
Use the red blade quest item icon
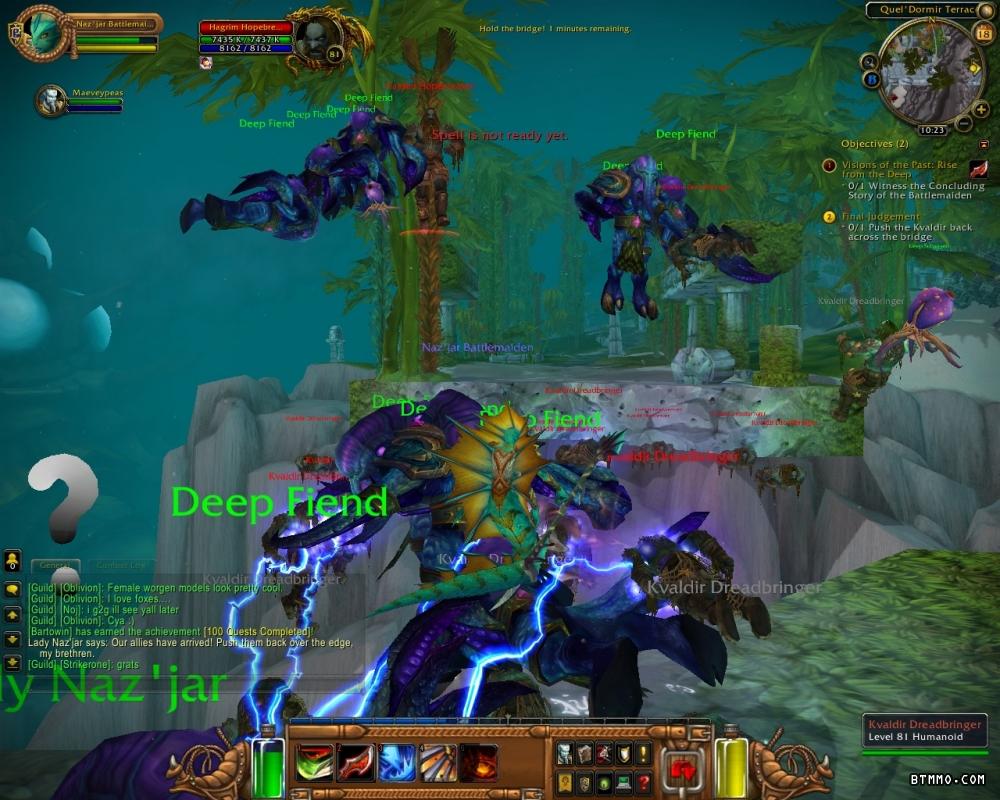click(978, 170)
